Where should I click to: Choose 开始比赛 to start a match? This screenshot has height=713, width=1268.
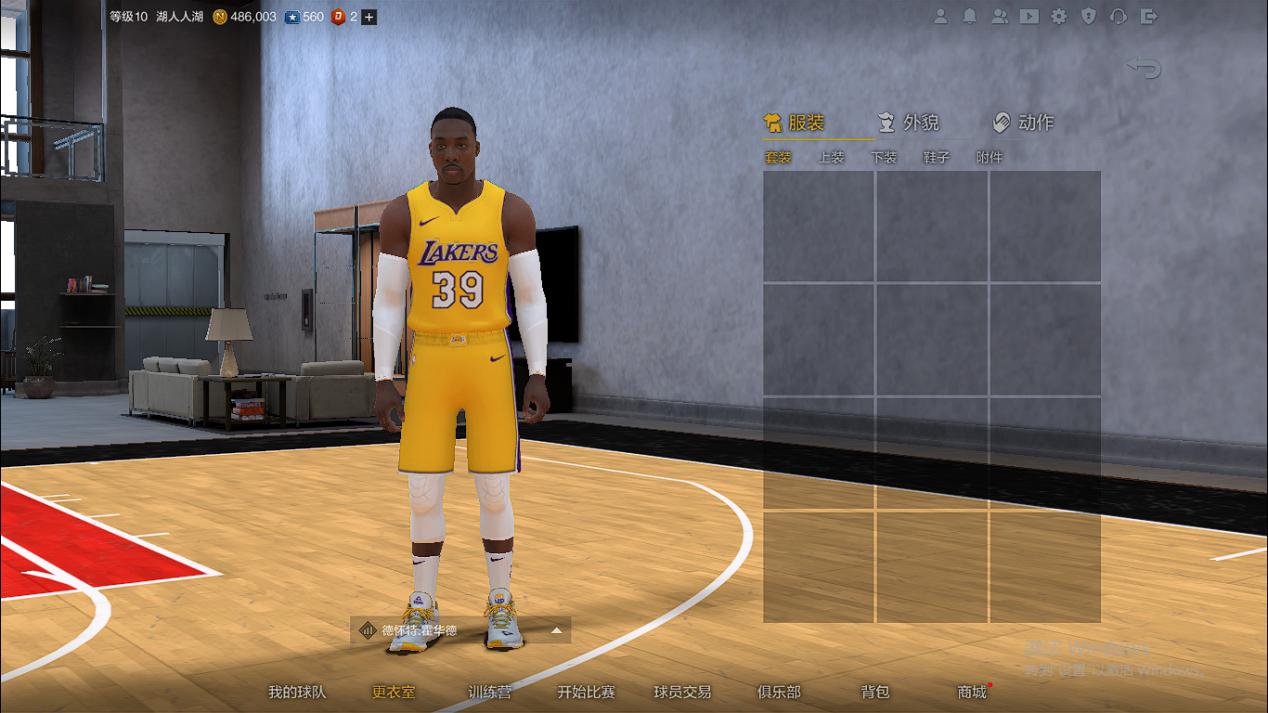click(586, 692)
